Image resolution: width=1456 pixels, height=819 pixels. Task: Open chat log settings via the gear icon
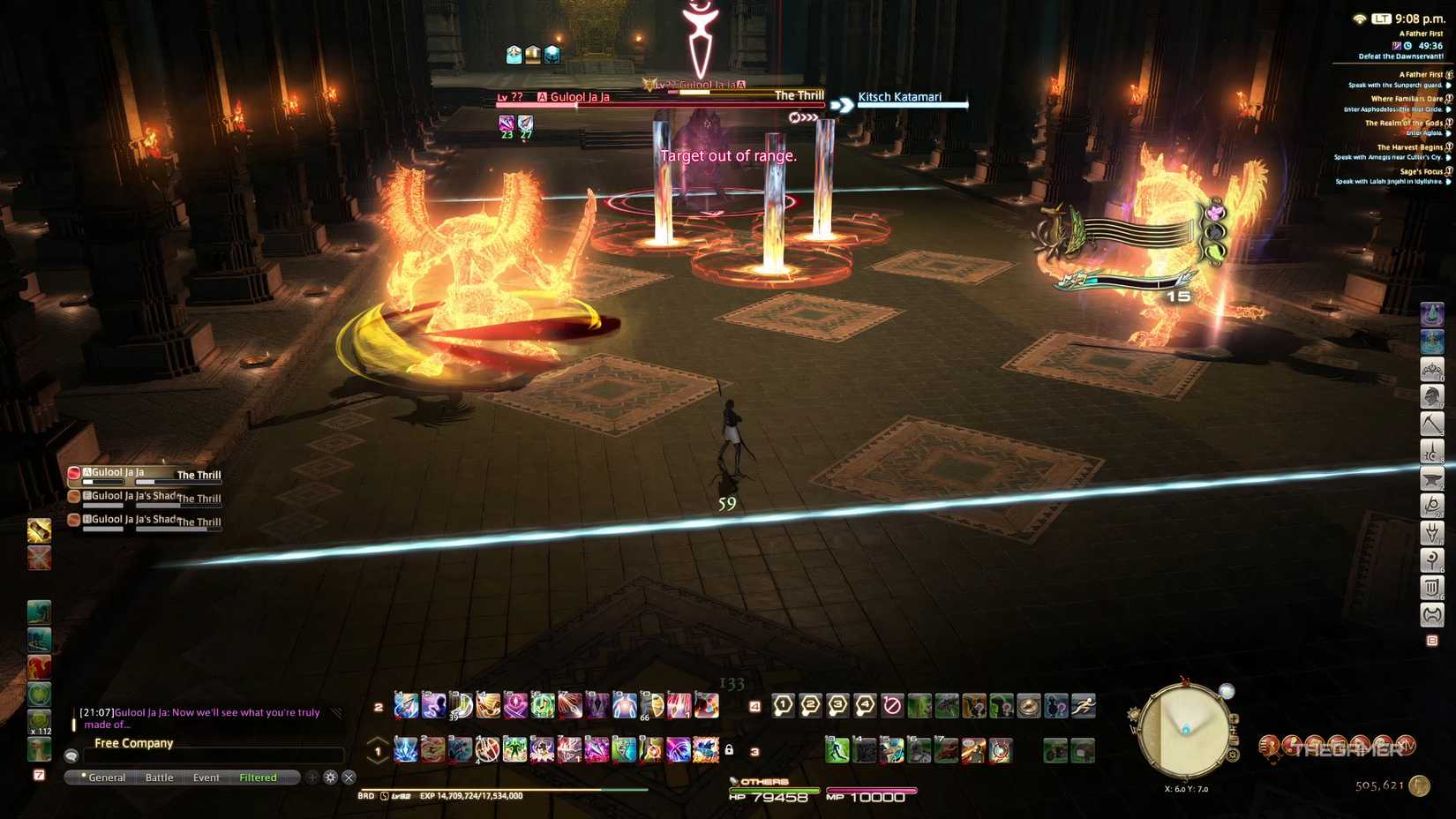point(330,778)
